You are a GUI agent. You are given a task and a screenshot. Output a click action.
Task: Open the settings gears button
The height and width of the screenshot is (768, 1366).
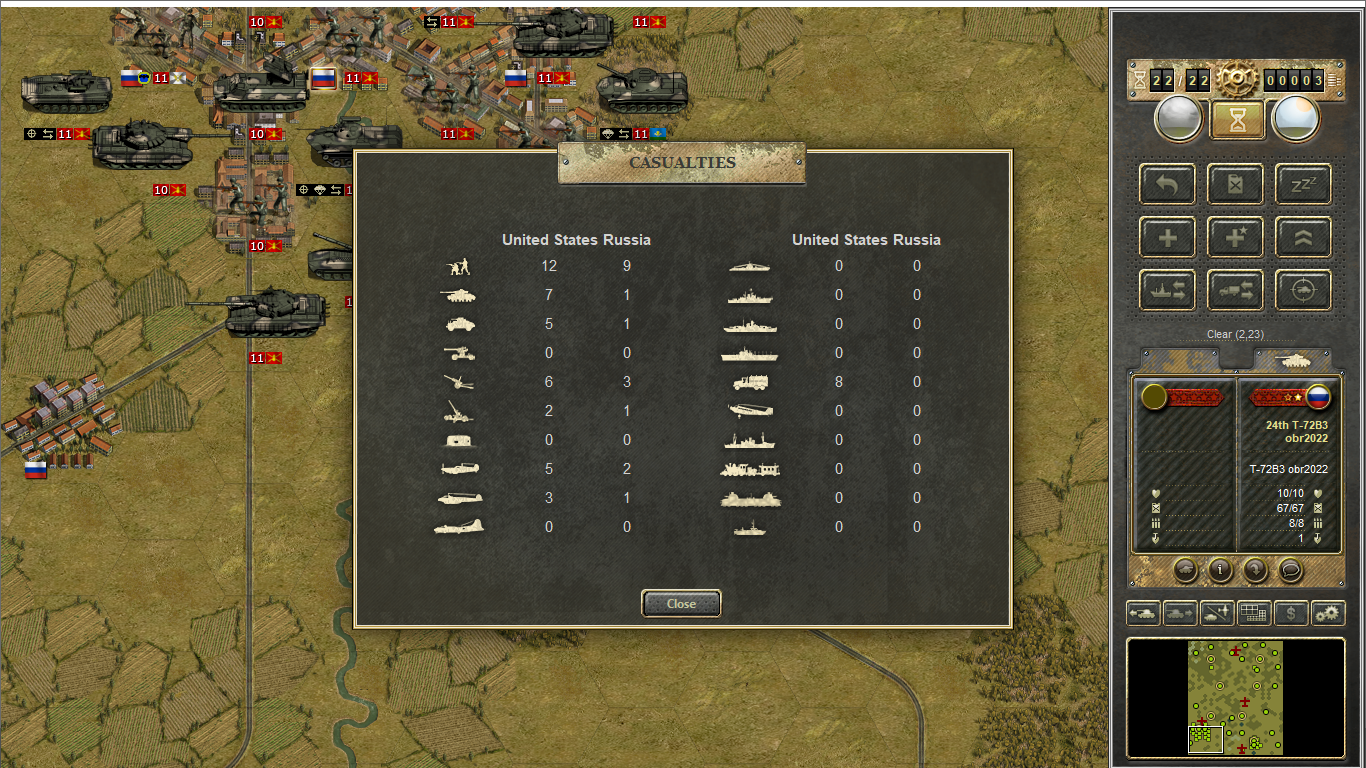click(1328, 613)
